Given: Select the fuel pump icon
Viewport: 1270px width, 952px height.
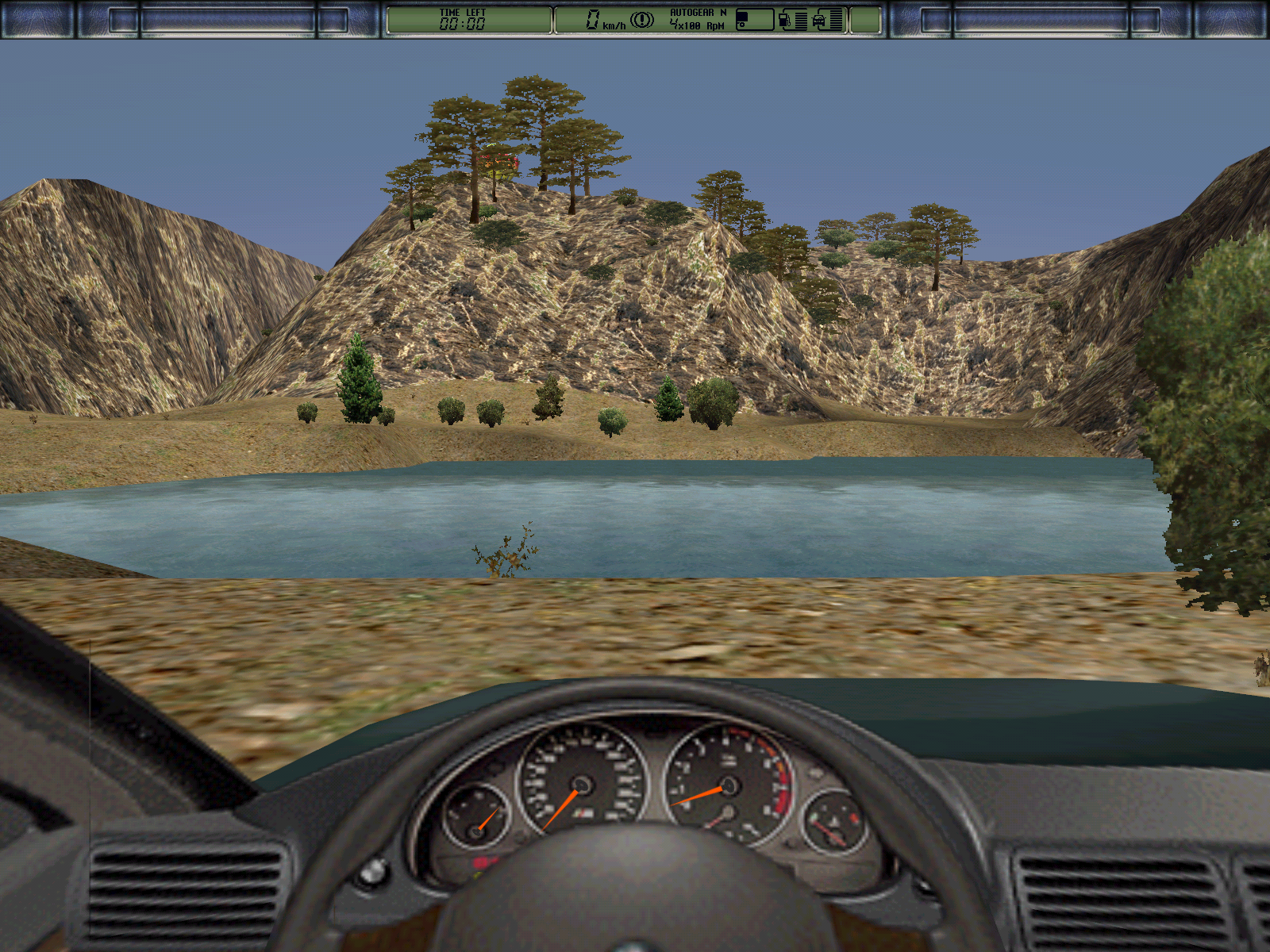Looking at the screenshot, I should (784, 20).
